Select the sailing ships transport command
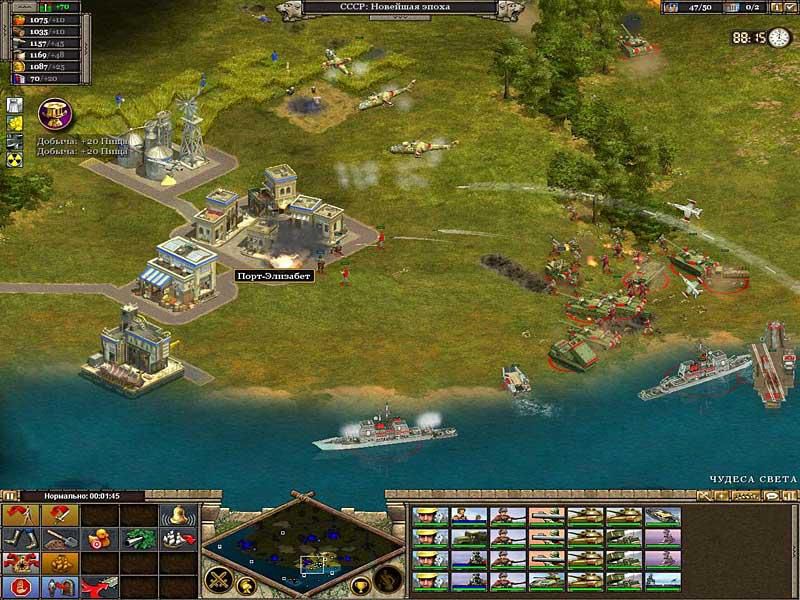The image size is (800, 600). pos(176,540)
